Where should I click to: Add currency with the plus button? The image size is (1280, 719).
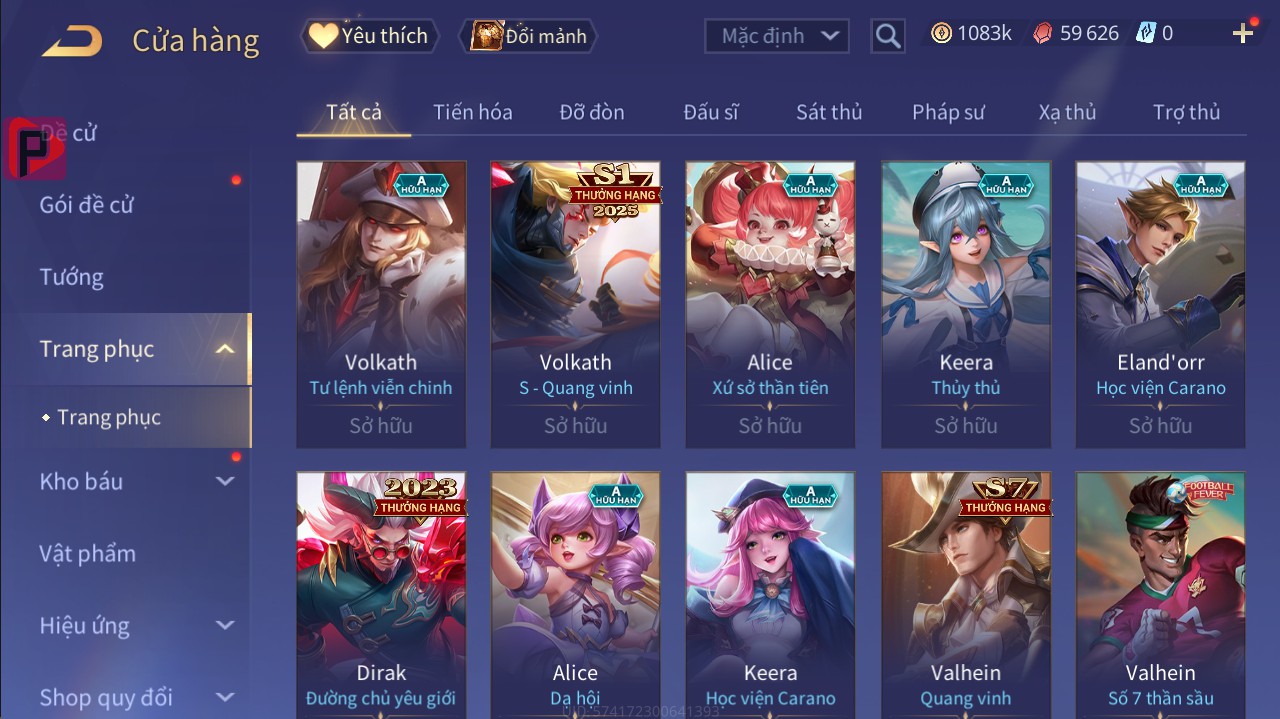[1243, 34]
